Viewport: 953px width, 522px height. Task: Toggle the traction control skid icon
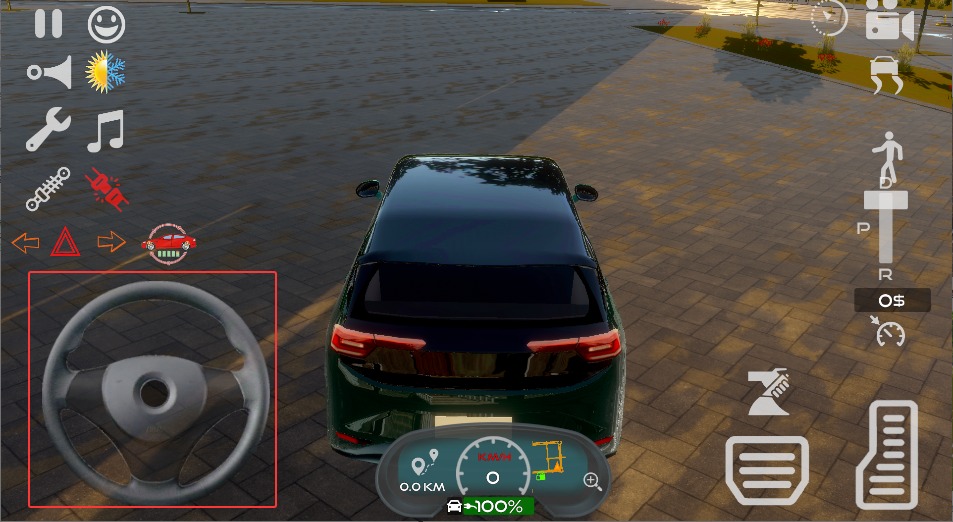[887, 75]
